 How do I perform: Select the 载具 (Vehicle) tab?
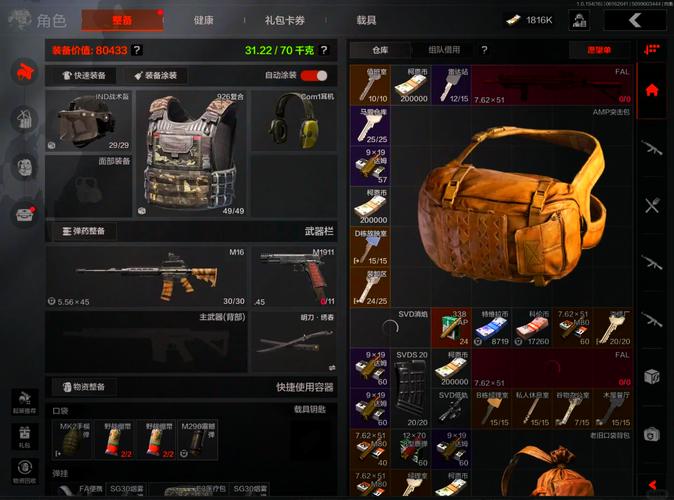[x=366, y=20]
